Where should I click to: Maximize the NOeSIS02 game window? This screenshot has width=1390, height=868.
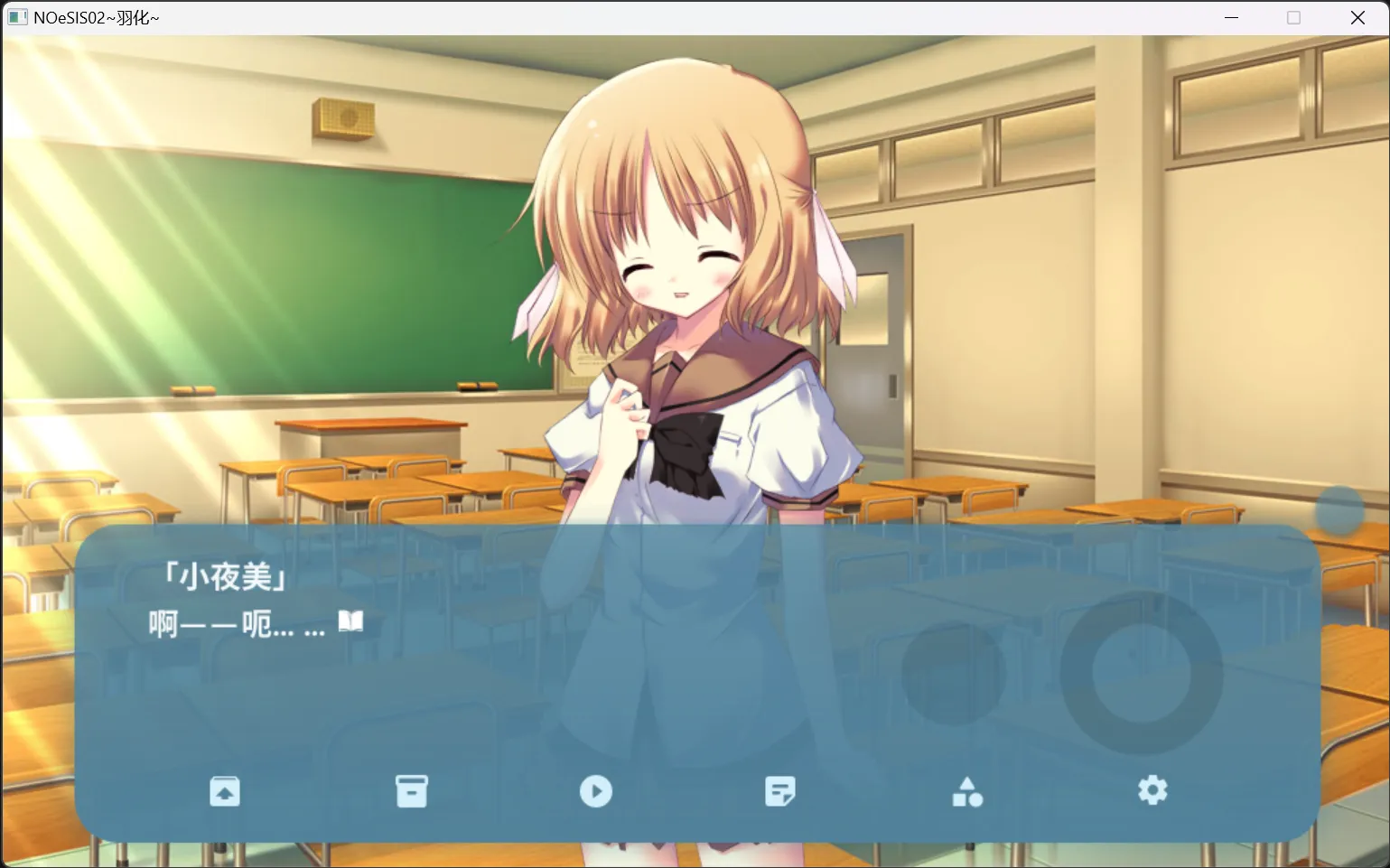(x=1292, y=16)
